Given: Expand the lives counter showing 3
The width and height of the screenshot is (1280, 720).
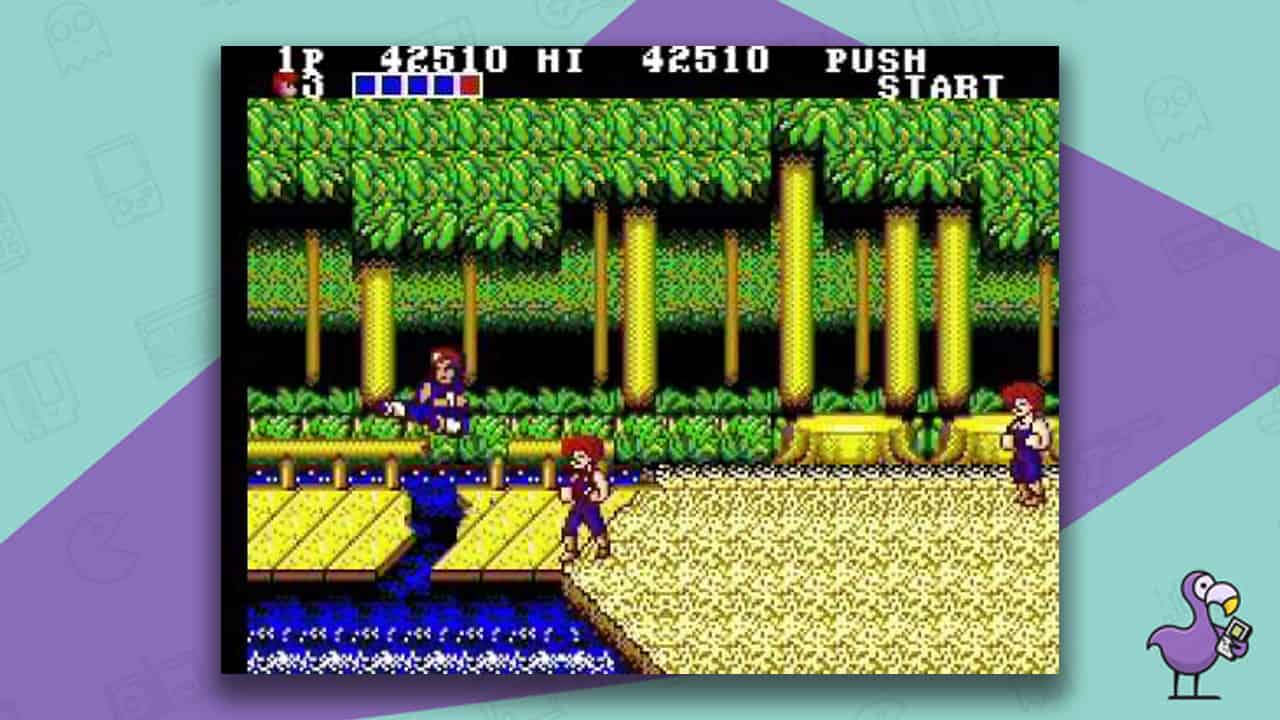Looking at the screenshot, I should 312,85.
